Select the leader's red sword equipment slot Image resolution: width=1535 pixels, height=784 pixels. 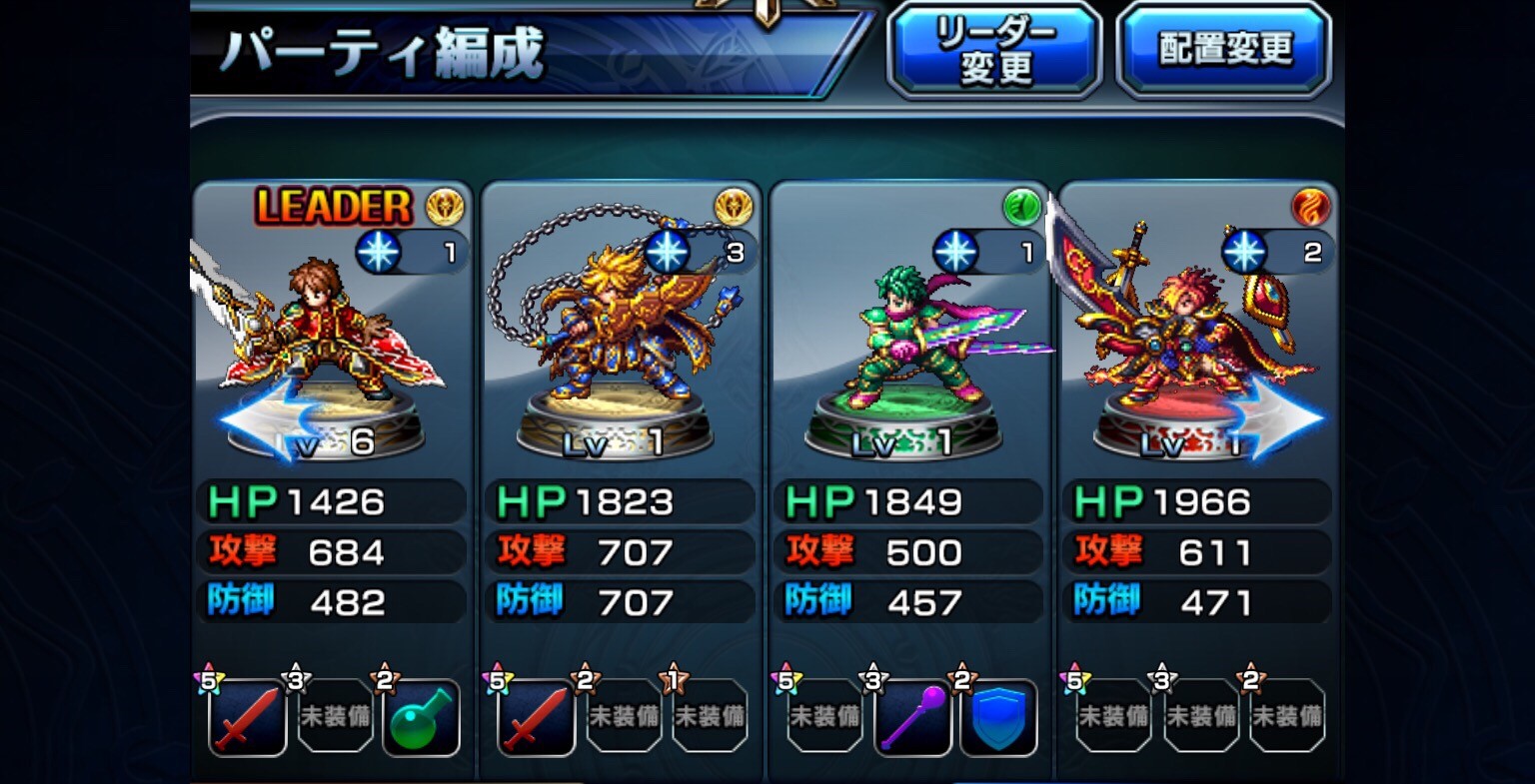click(247, 717)
